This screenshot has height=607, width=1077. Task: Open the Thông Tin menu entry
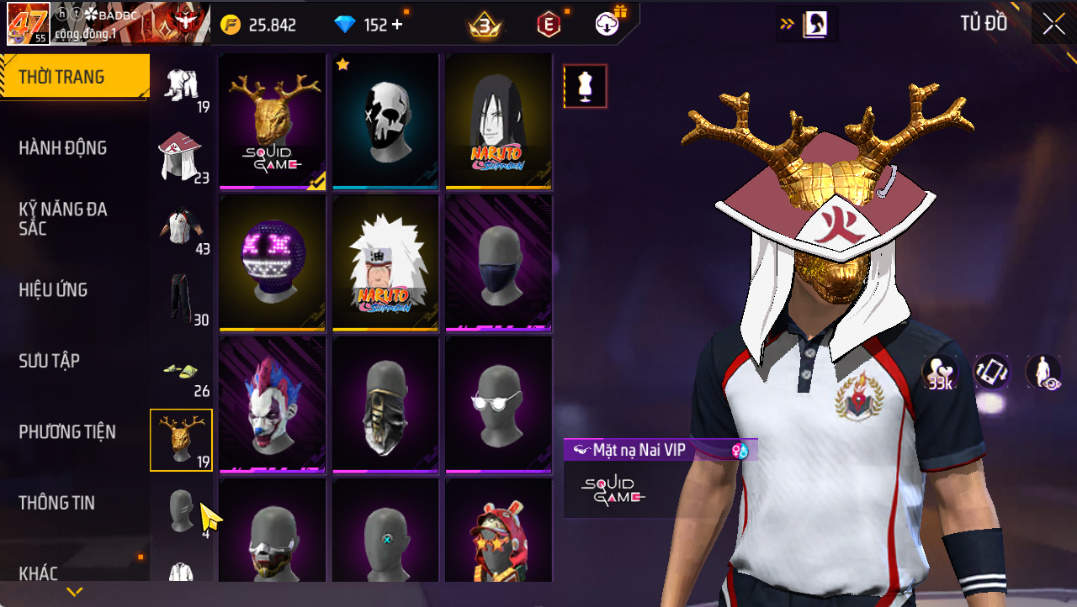click(57, 503)
